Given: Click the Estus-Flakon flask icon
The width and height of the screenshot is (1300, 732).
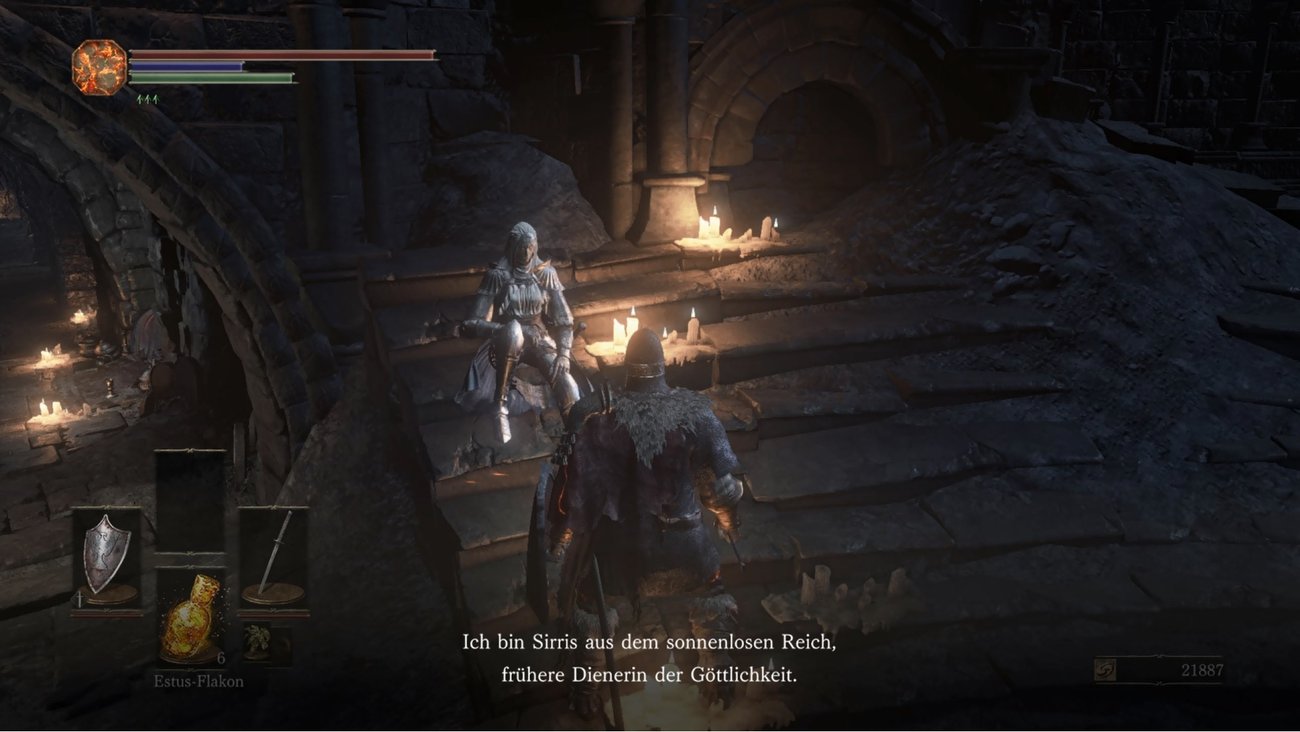Looking at the screenshot, I should click(x=190, y=619).
